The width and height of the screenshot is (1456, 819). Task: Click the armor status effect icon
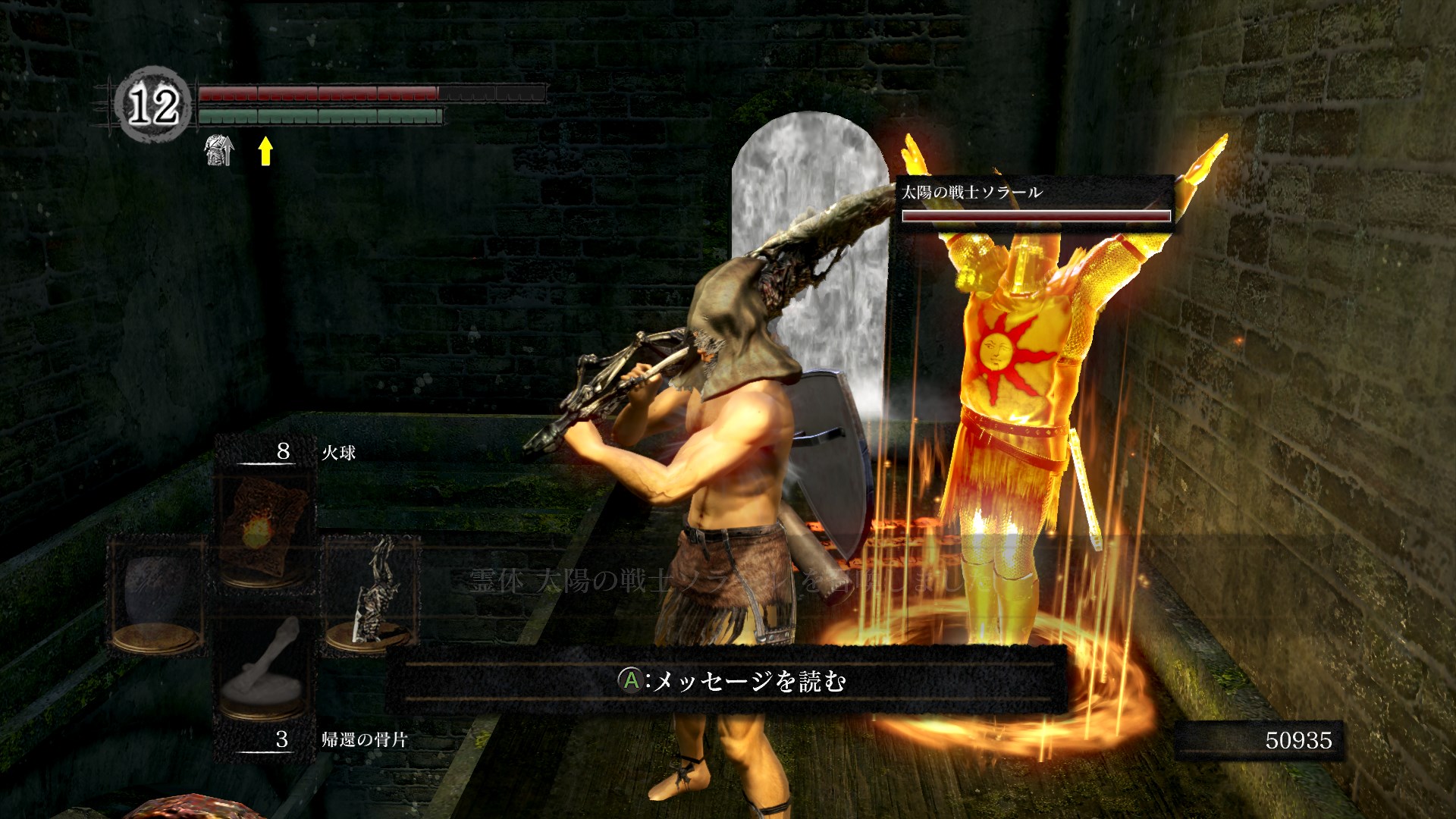[x=219, y=150]
